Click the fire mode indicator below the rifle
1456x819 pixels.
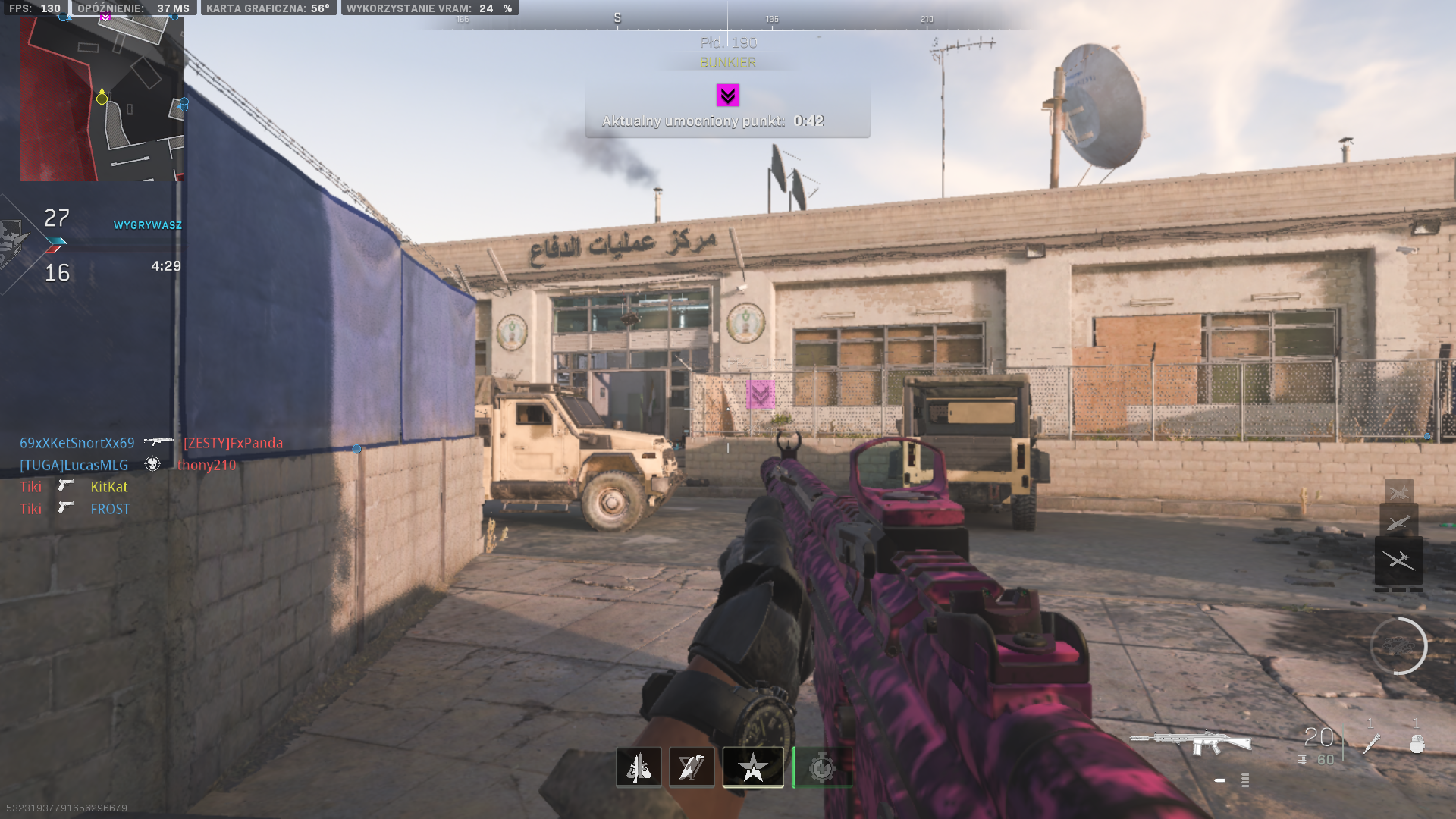coord(1219,780)
